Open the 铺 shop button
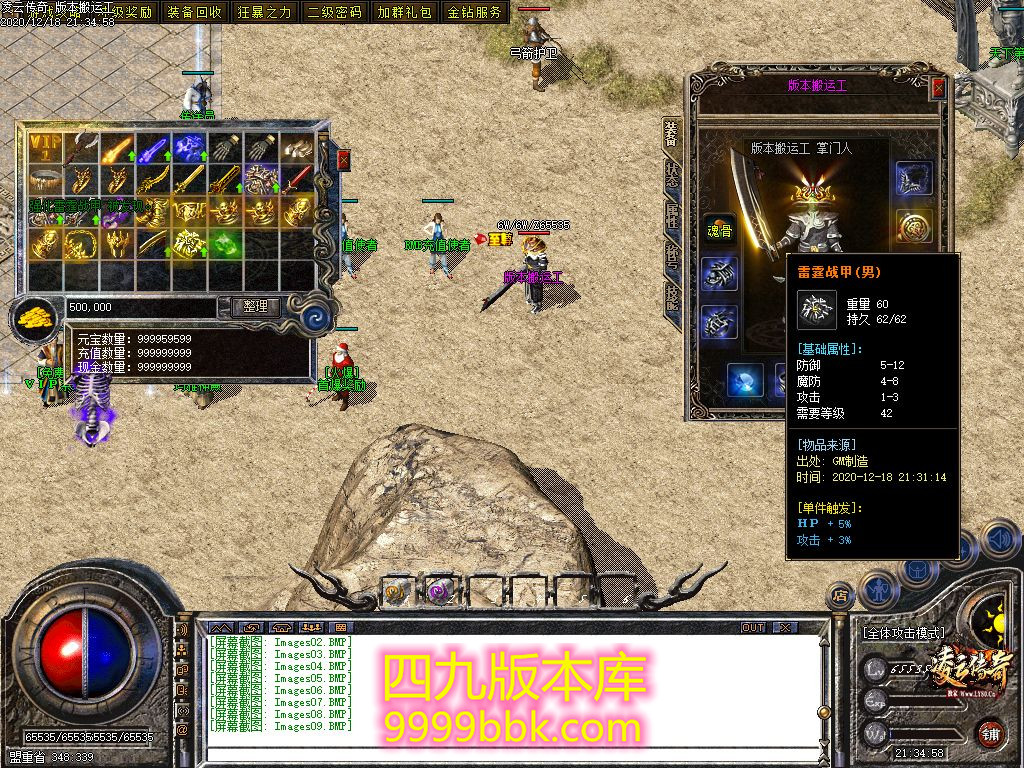This screenshot has width=1024, height=768. click(x=989, y=733)
